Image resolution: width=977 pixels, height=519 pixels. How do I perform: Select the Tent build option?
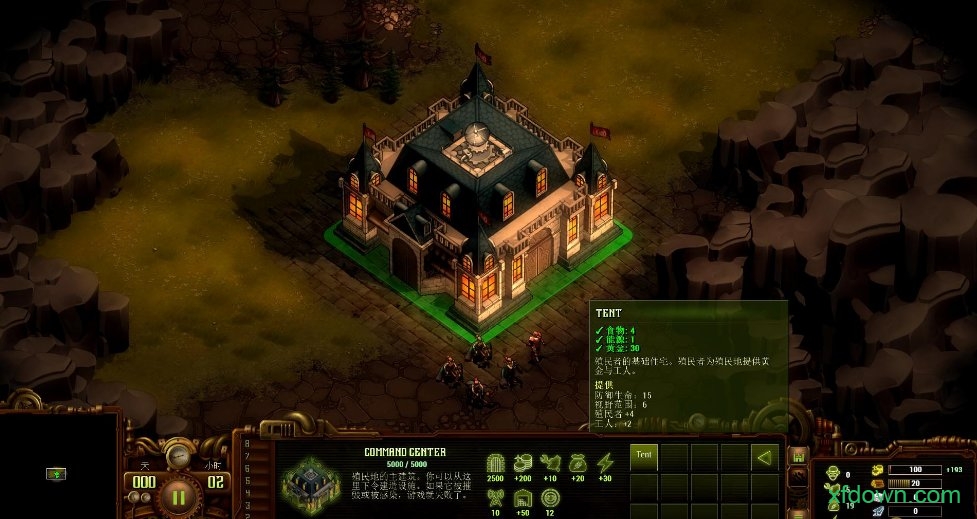coord(644,457)
